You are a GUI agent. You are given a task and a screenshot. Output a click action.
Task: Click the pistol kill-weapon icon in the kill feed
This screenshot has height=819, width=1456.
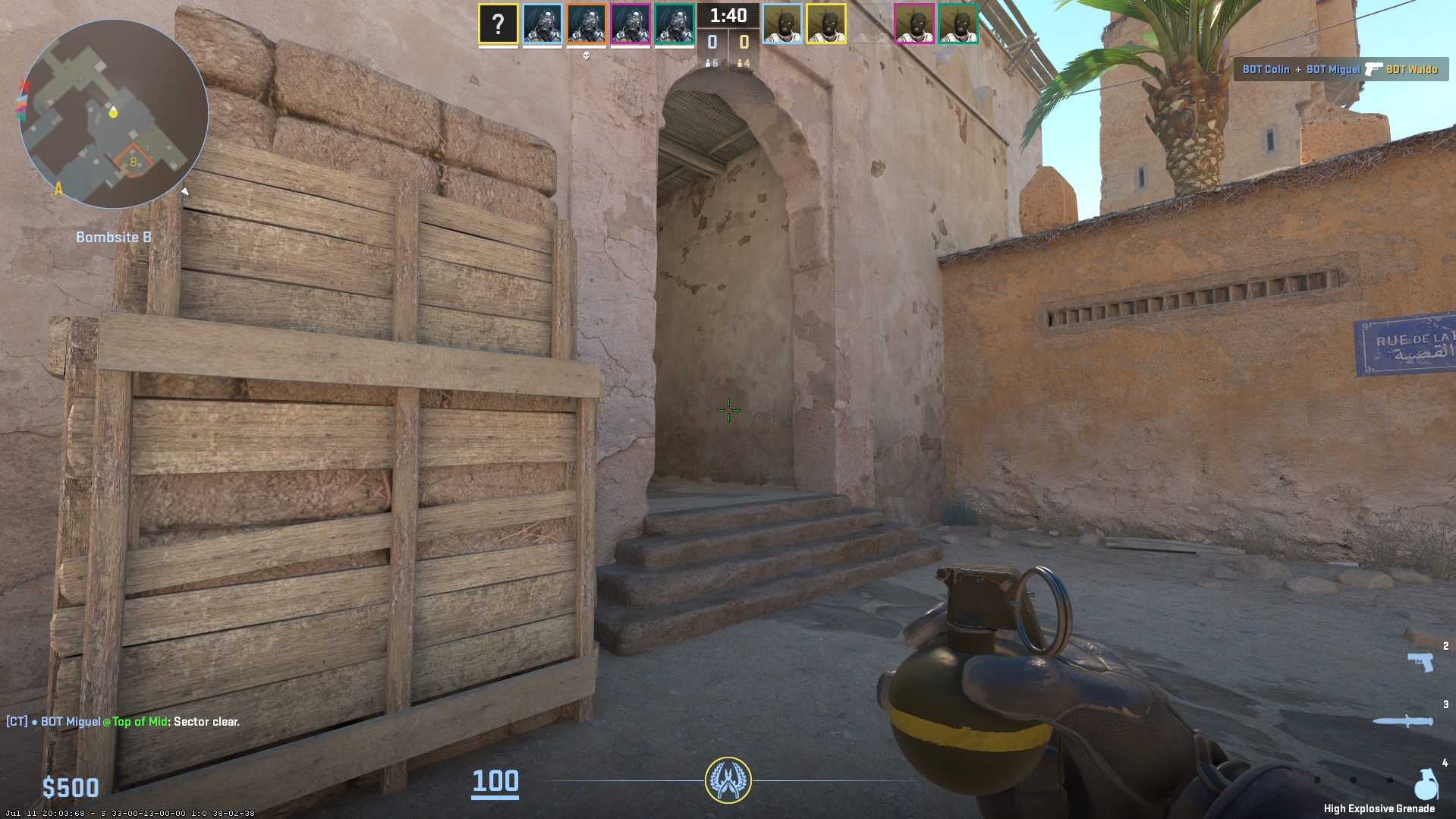(1372, 69)
